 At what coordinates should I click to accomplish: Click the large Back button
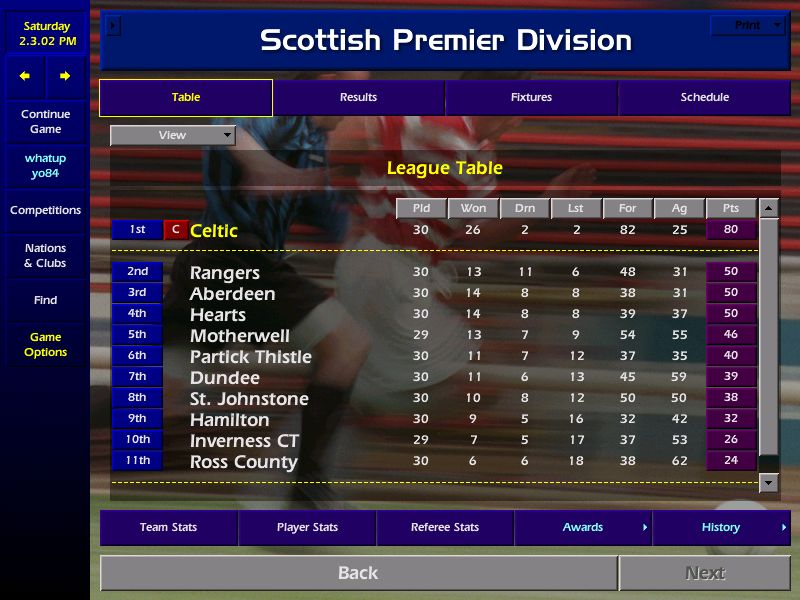point(358,573)
